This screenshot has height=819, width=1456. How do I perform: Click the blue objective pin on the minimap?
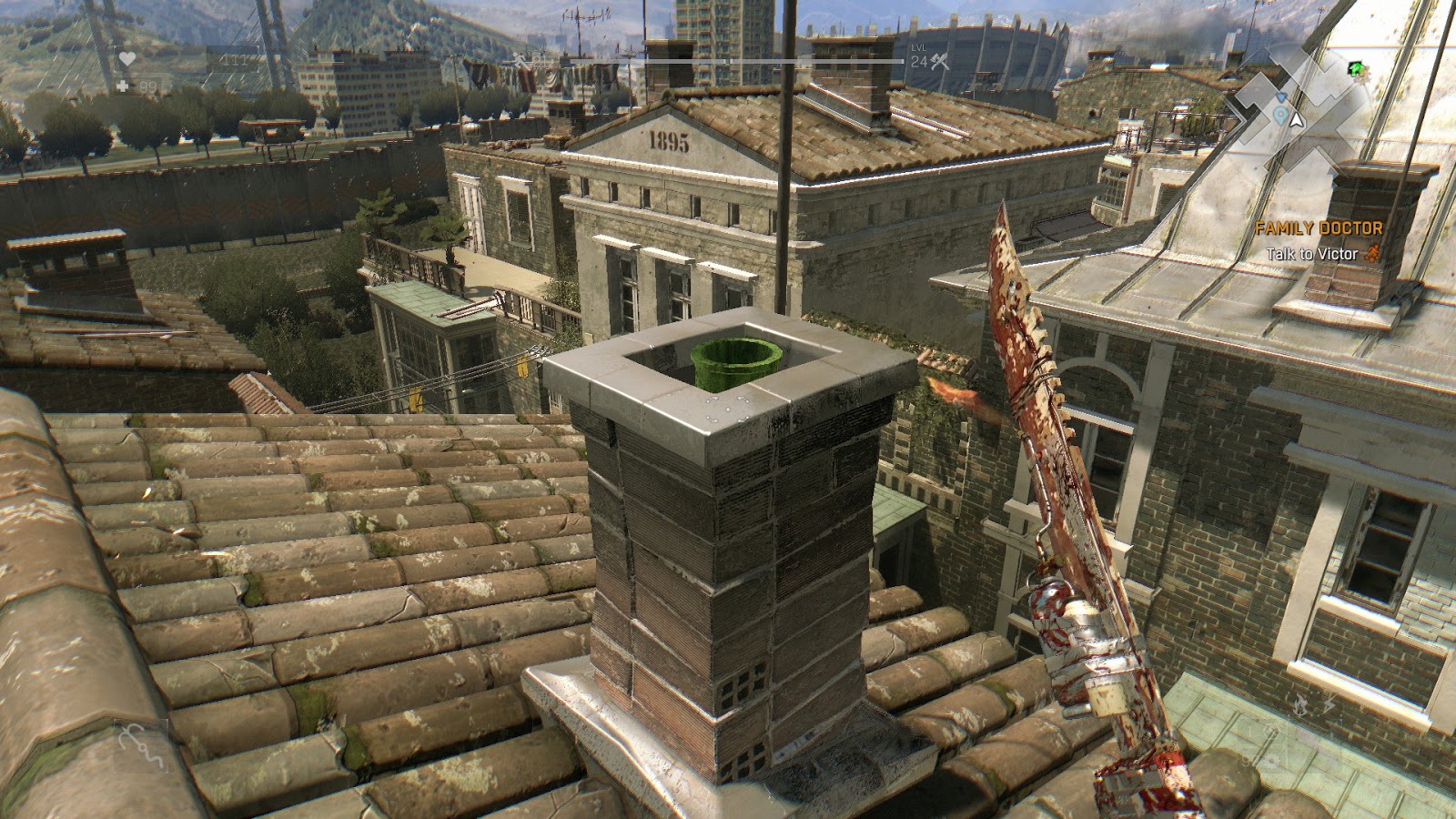click(1280, 115)
